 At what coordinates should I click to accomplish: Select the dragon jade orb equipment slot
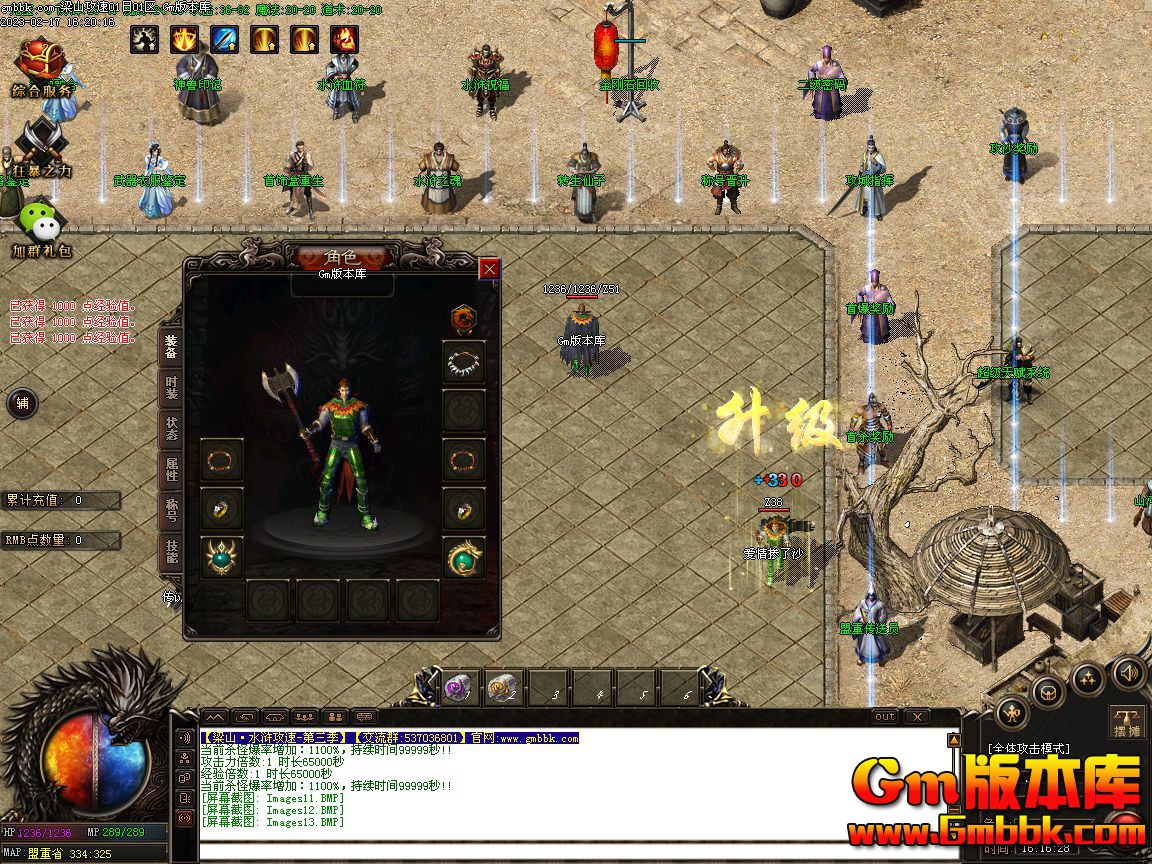pyautogui.click(x=464, y=557)
